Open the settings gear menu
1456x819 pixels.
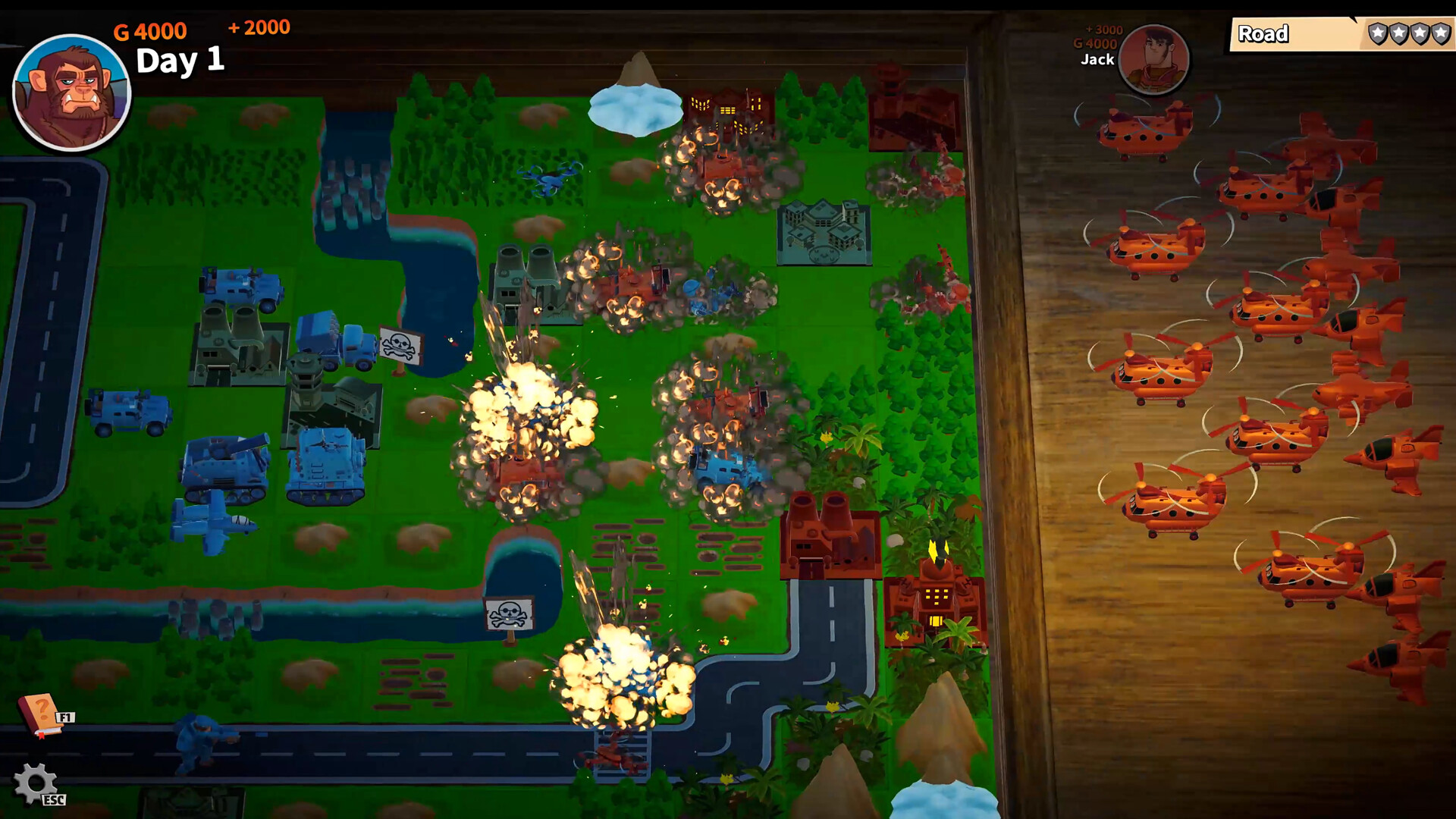(x=35, y=783)
